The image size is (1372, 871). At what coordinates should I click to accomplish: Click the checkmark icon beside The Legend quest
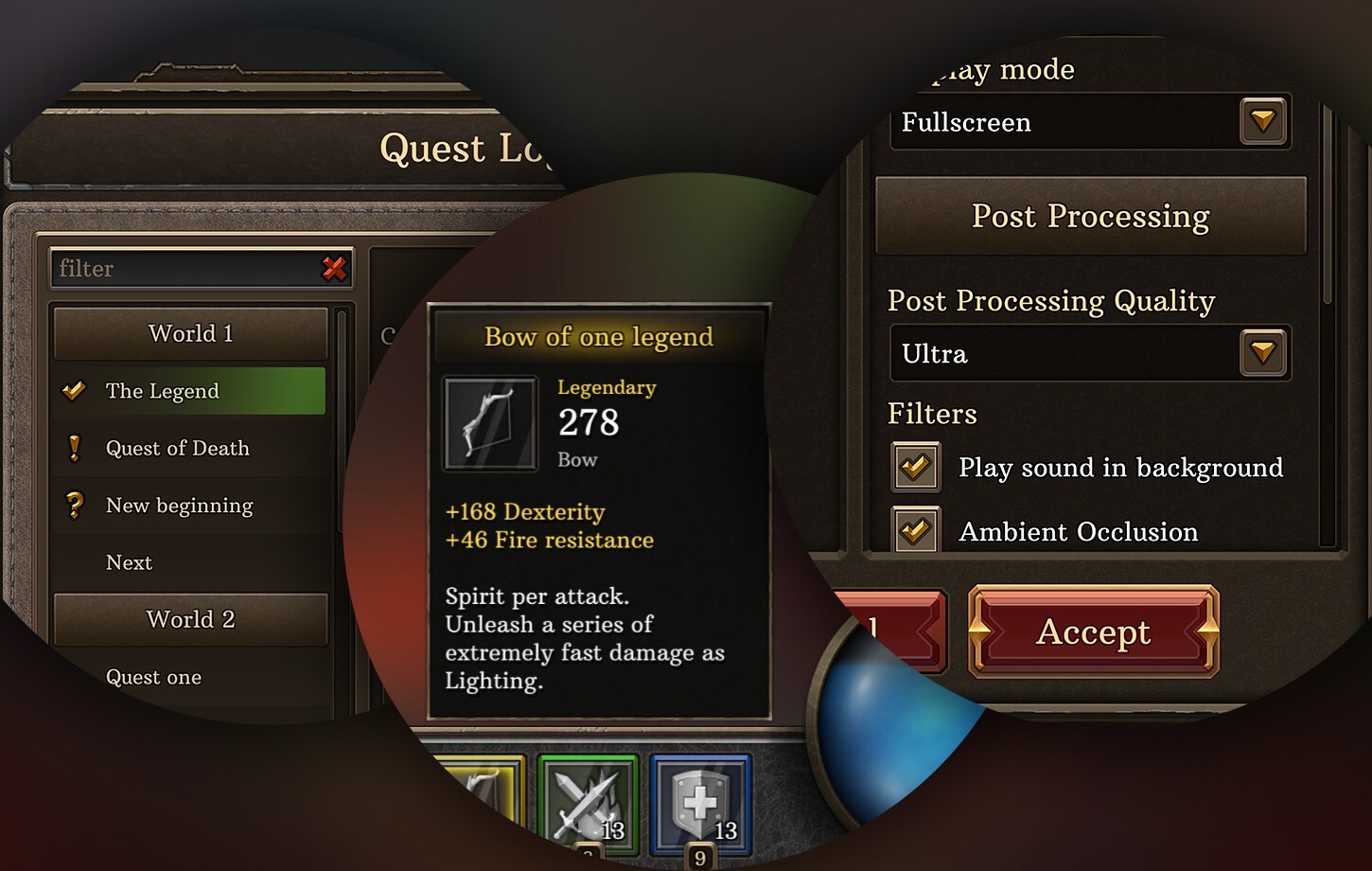click(x=73, y=390)
